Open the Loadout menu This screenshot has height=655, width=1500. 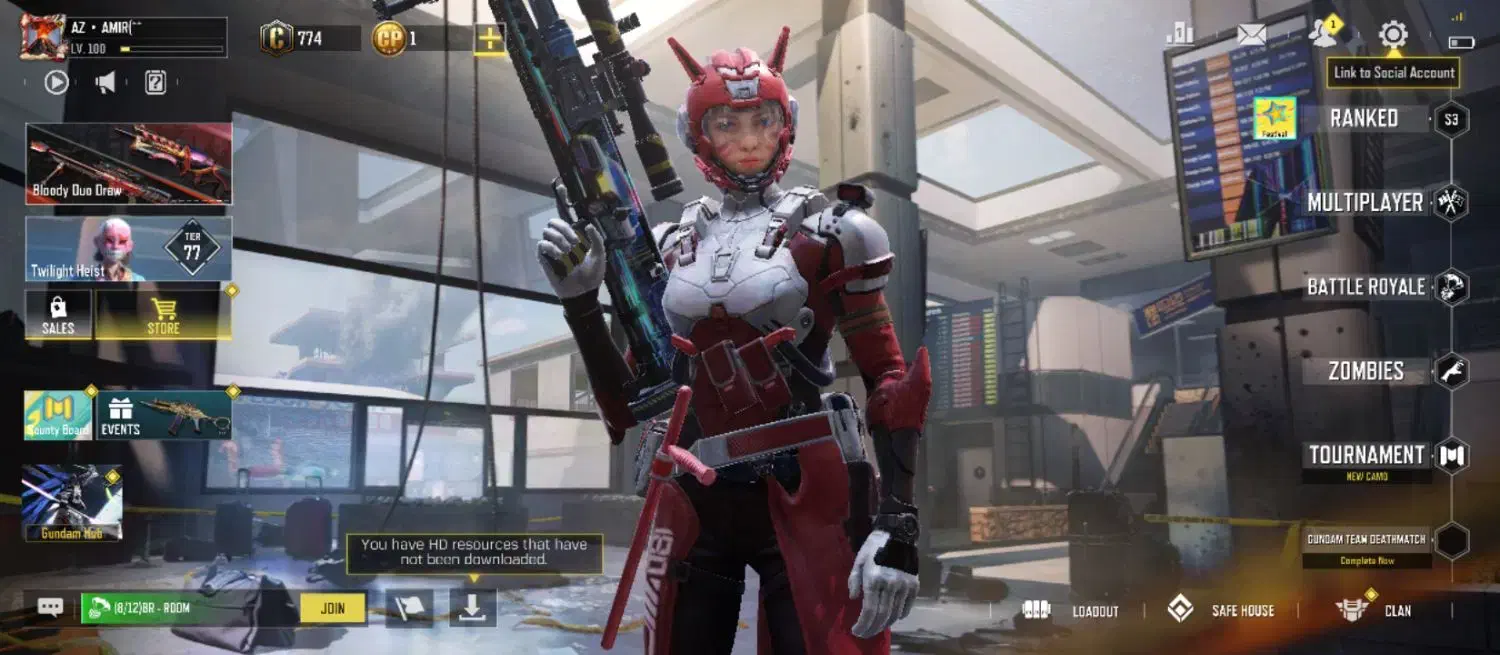[1072, 610]
